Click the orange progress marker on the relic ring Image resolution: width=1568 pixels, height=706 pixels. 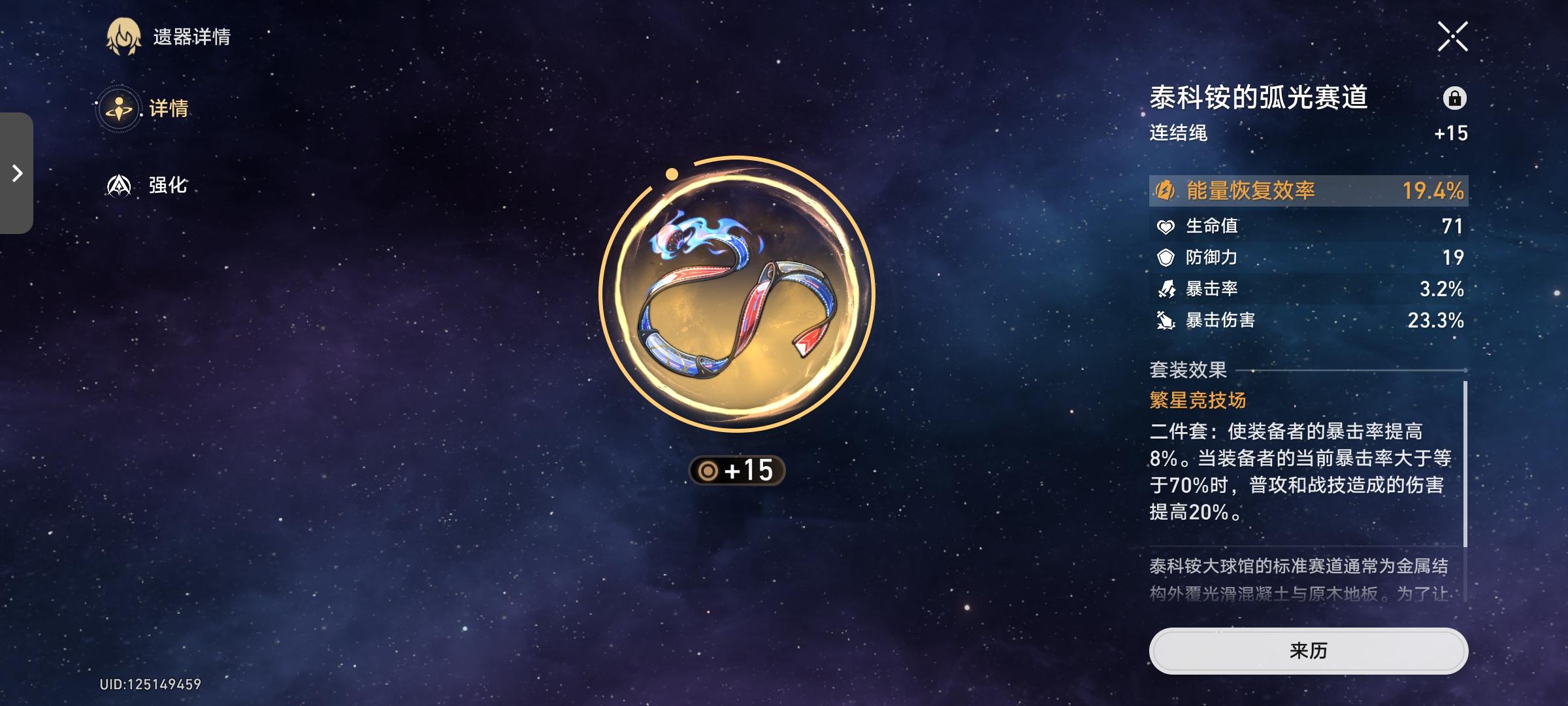point(672,175)
